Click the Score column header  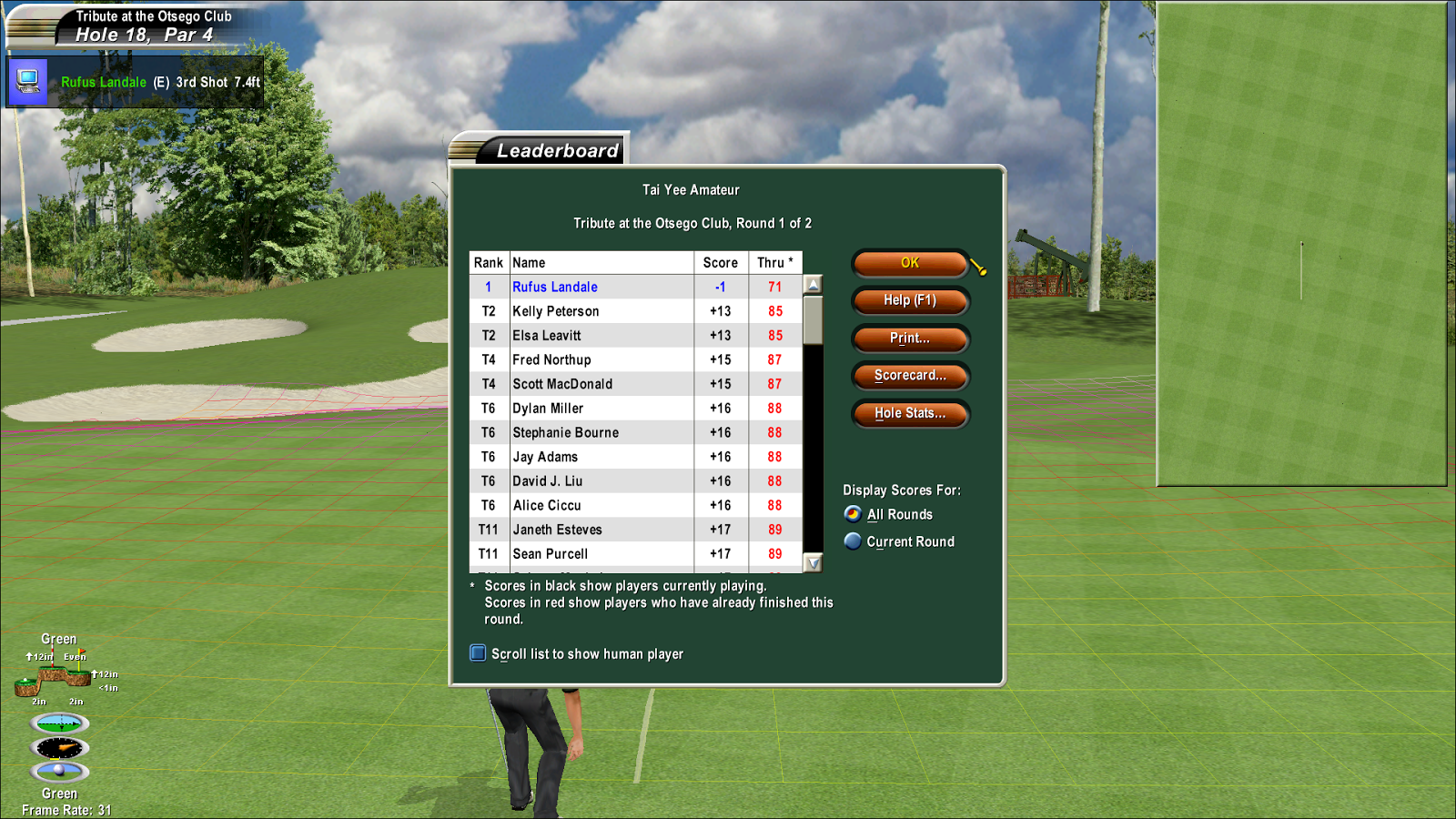[720, 263]
